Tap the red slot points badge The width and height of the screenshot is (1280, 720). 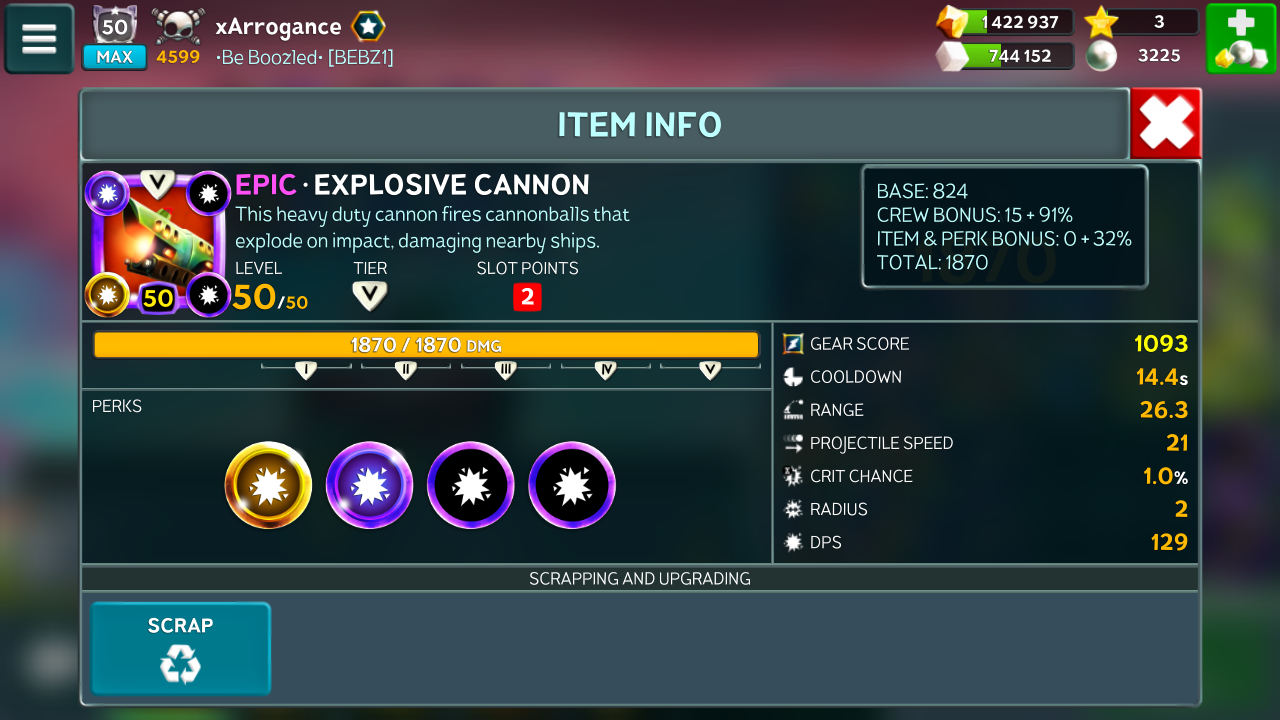527,297
